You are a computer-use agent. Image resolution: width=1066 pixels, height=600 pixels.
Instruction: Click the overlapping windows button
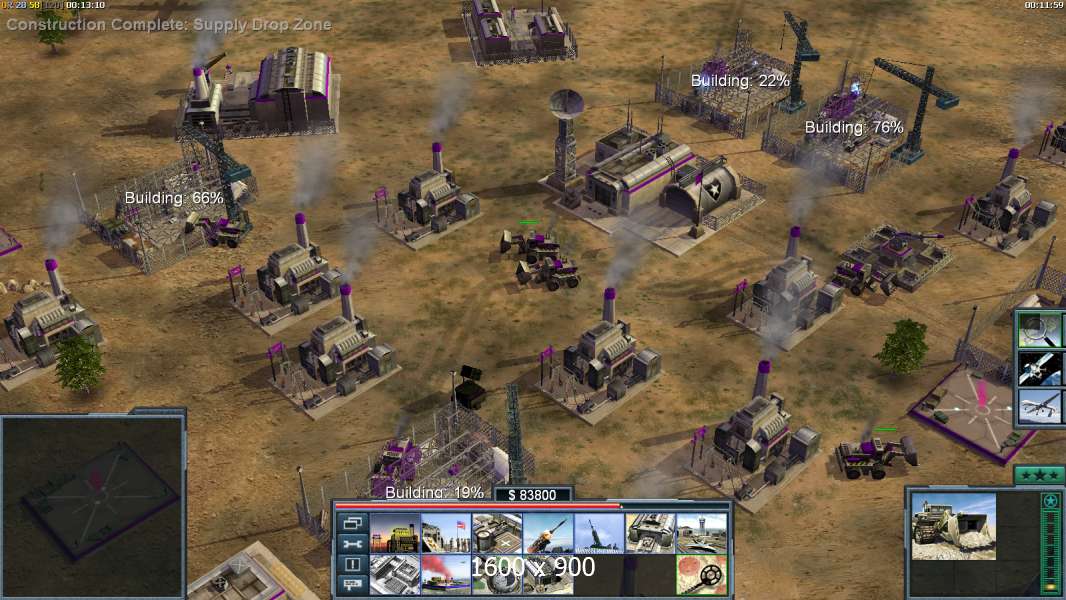(x=352, y=523)
